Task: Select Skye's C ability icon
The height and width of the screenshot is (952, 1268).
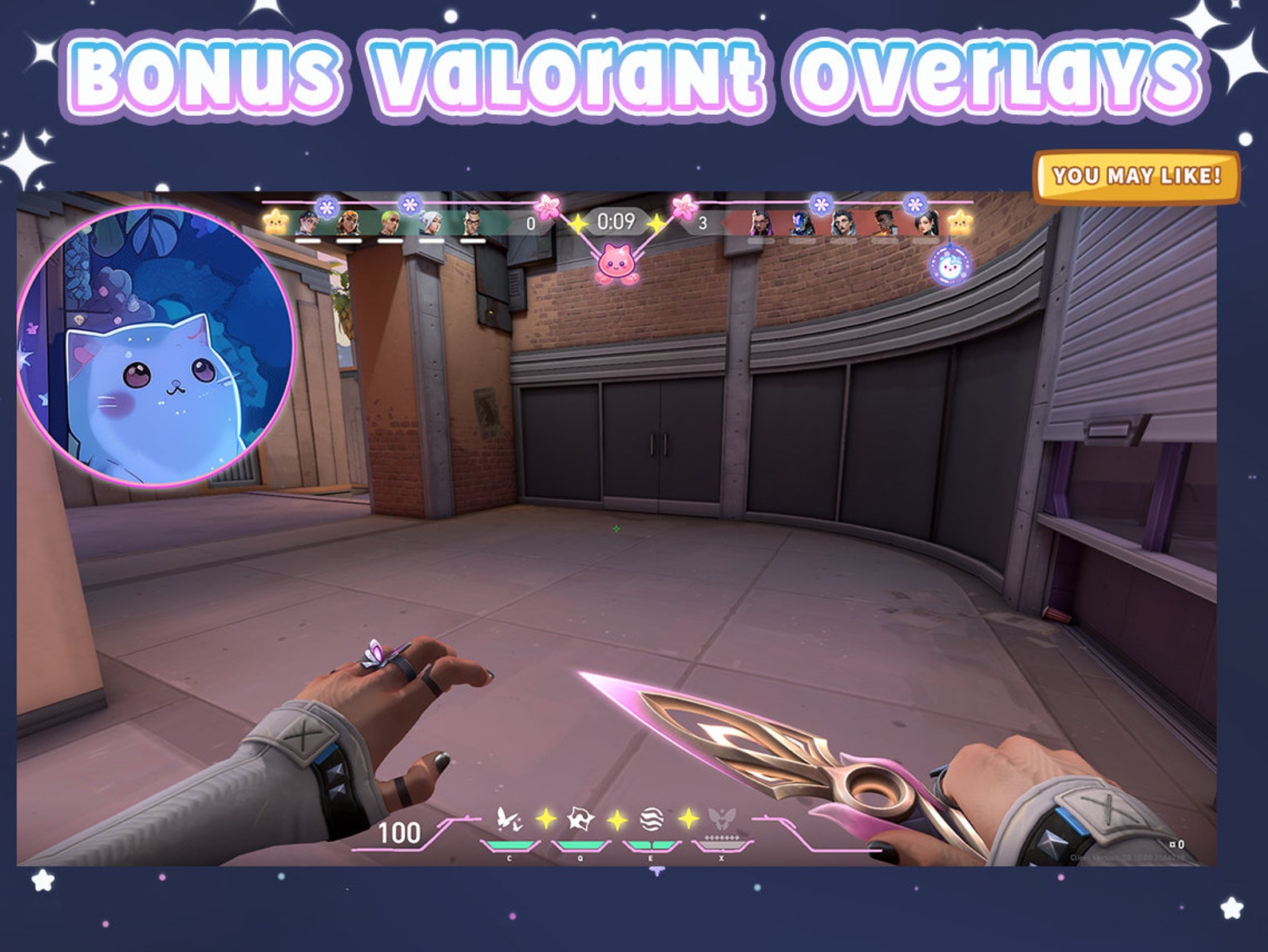Action: (509, 817)
